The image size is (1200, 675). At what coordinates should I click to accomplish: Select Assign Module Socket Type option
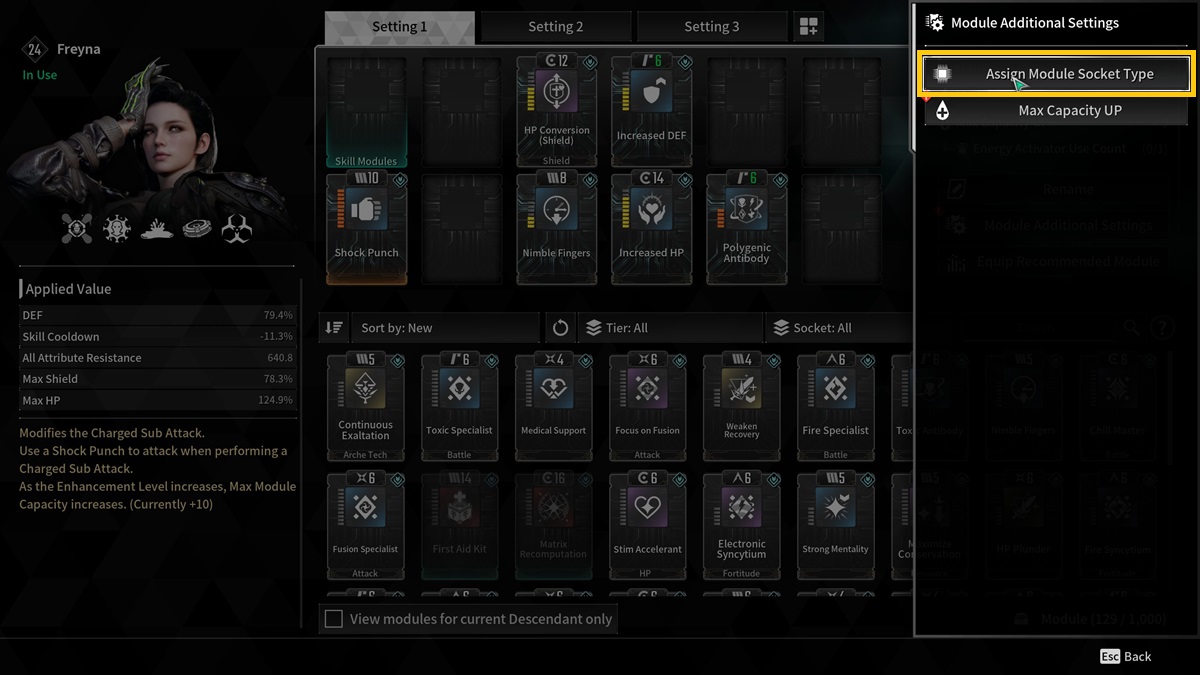(x=1057, y=74)
